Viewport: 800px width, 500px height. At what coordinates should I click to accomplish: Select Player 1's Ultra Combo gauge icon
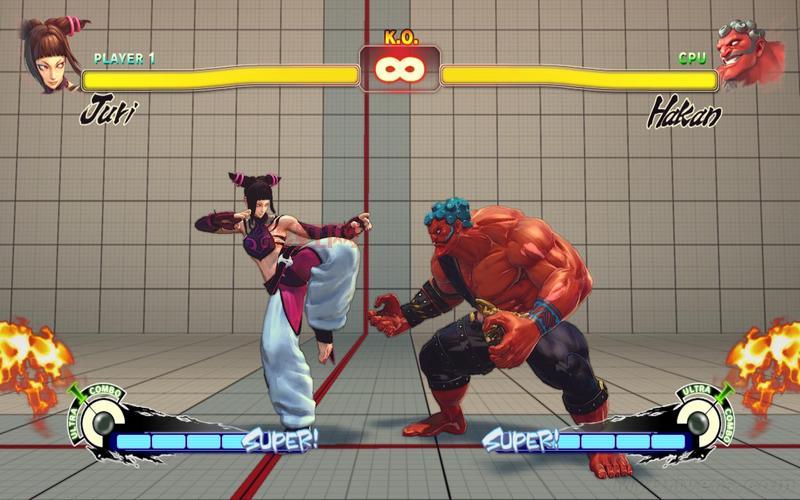click(x=98, y=420)
